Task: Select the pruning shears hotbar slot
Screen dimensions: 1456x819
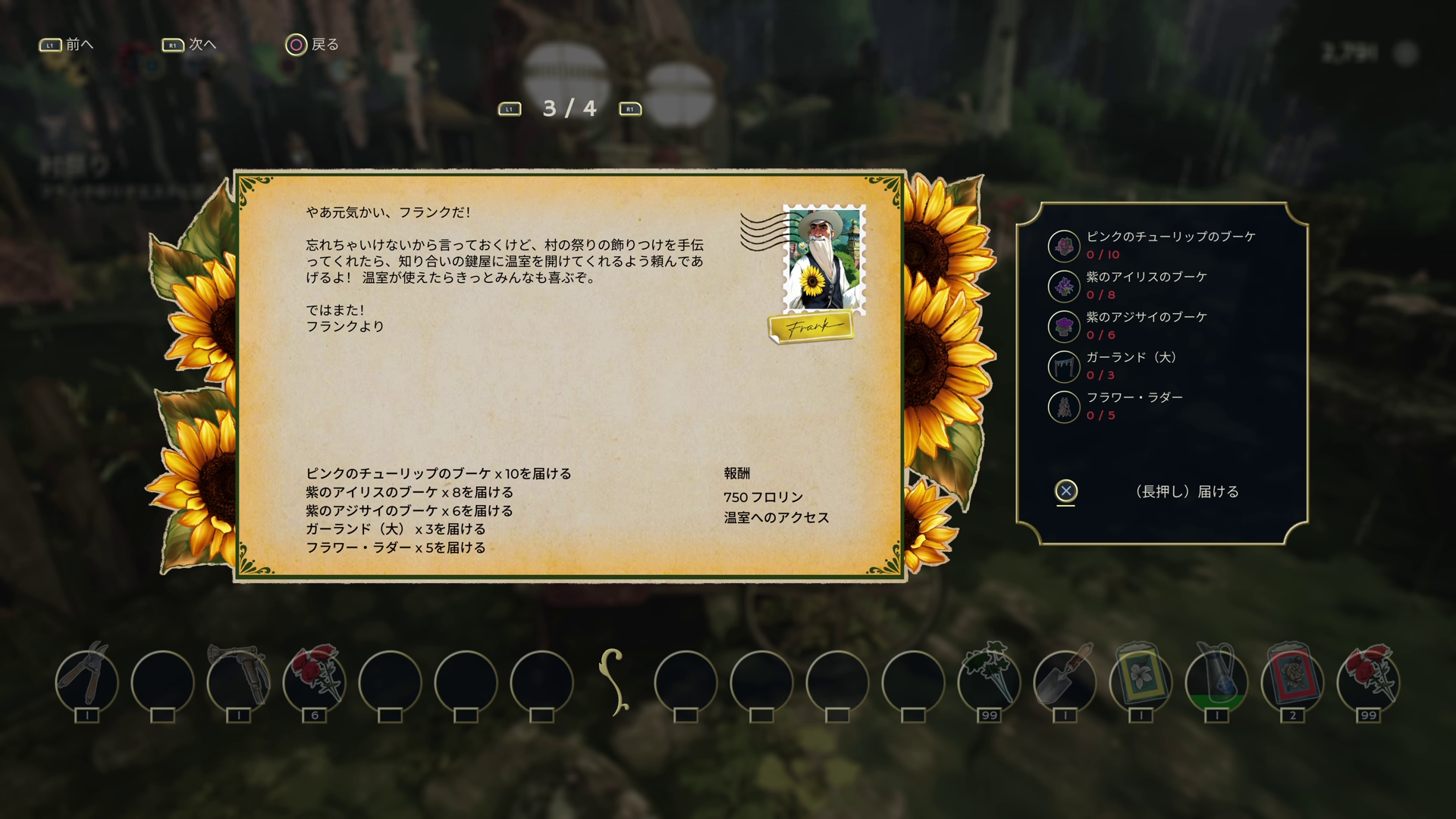Action: pos(87,681)
